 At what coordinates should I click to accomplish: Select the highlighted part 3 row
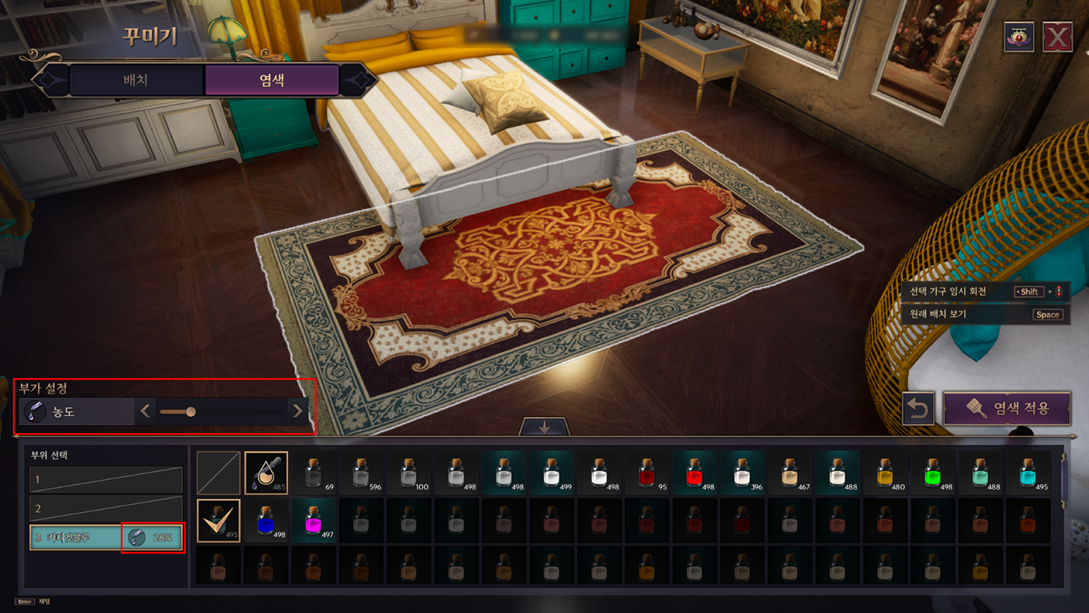point(76,537)
